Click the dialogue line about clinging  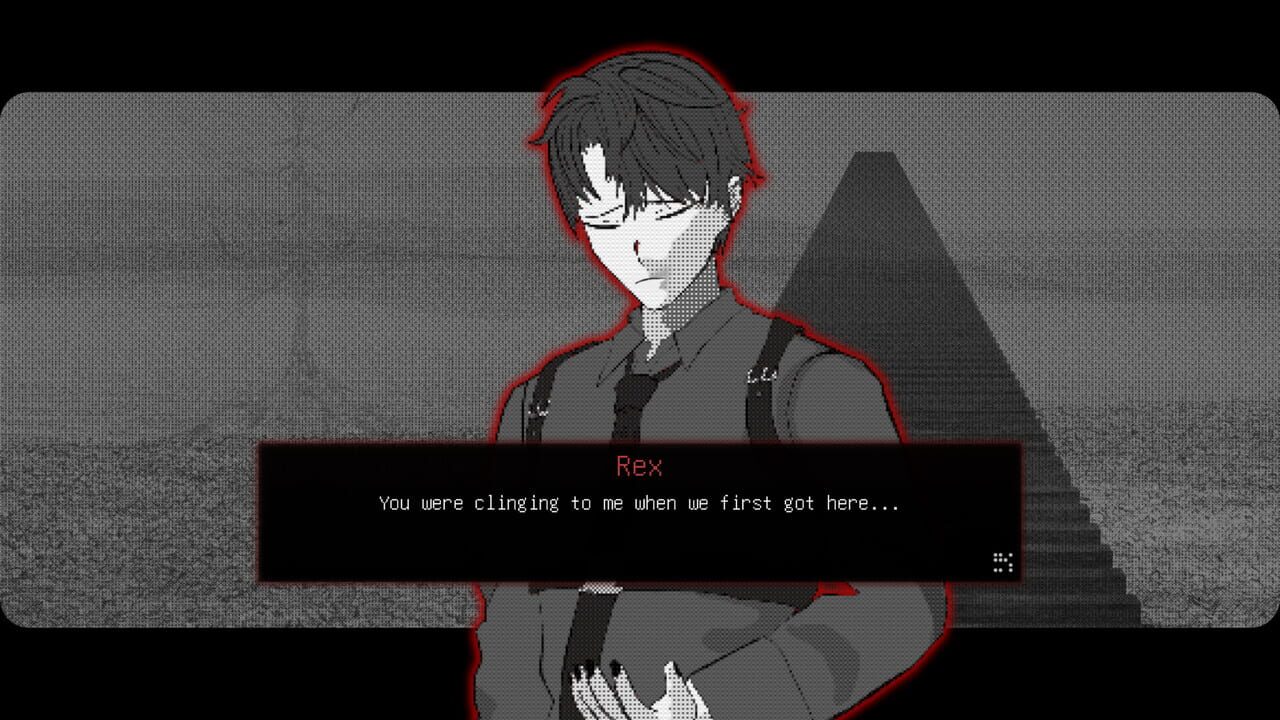click(640, 503)
